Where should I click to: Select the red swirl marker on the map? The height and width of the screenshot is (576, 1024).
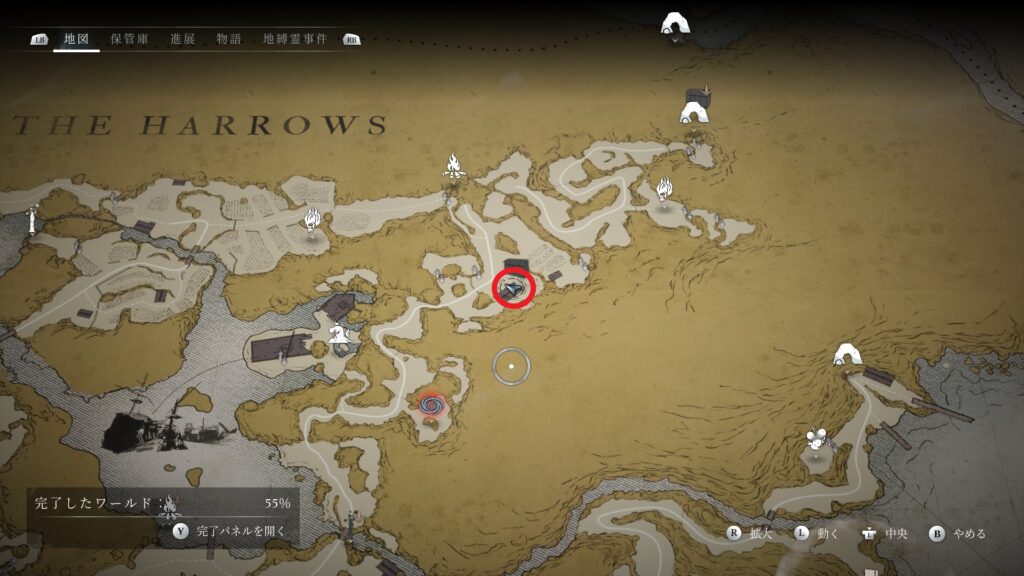click(431, 405)
